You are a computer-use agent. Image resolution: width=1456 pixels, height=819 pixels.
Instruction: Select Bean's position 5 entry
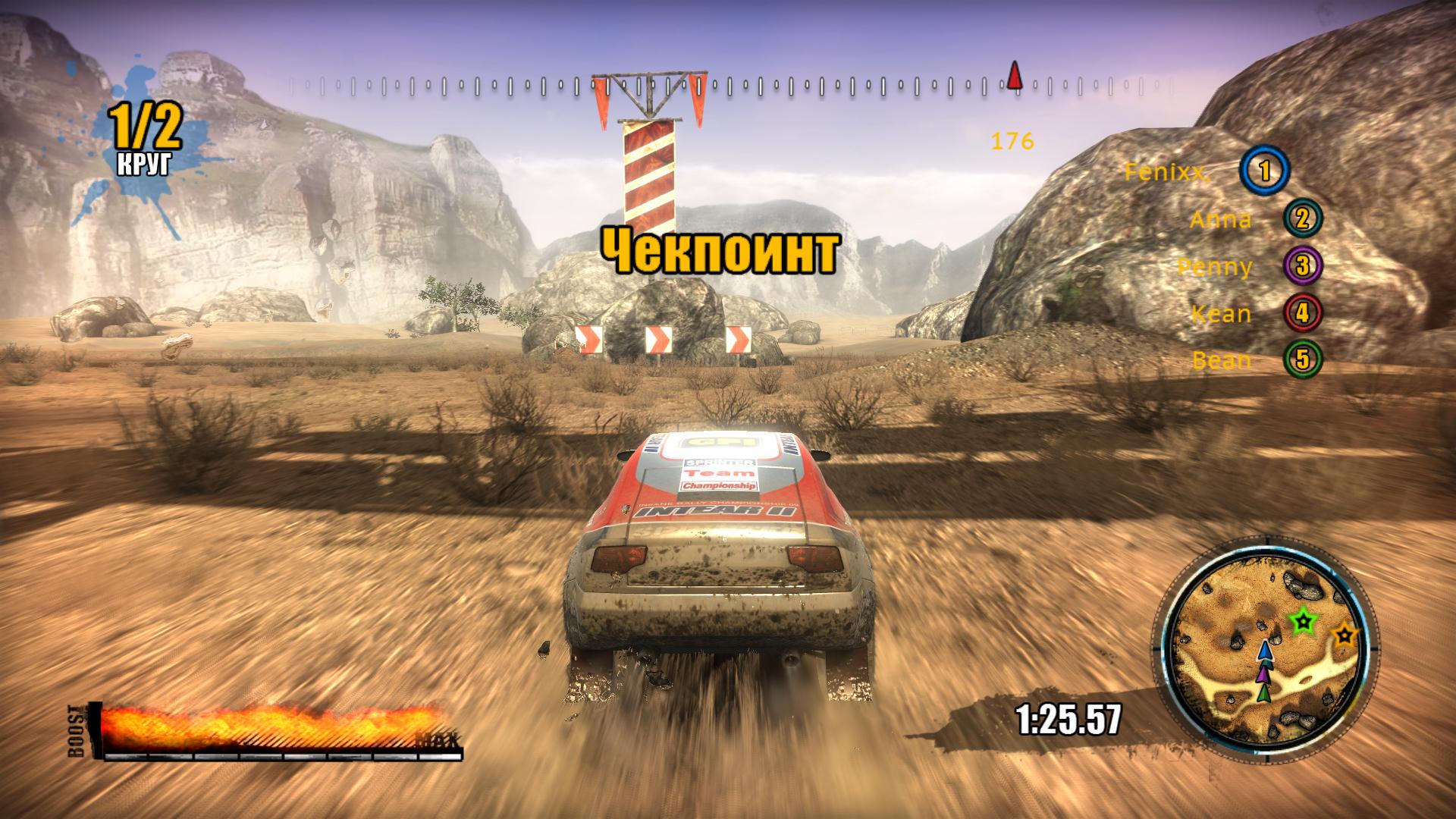point(1222,360)
